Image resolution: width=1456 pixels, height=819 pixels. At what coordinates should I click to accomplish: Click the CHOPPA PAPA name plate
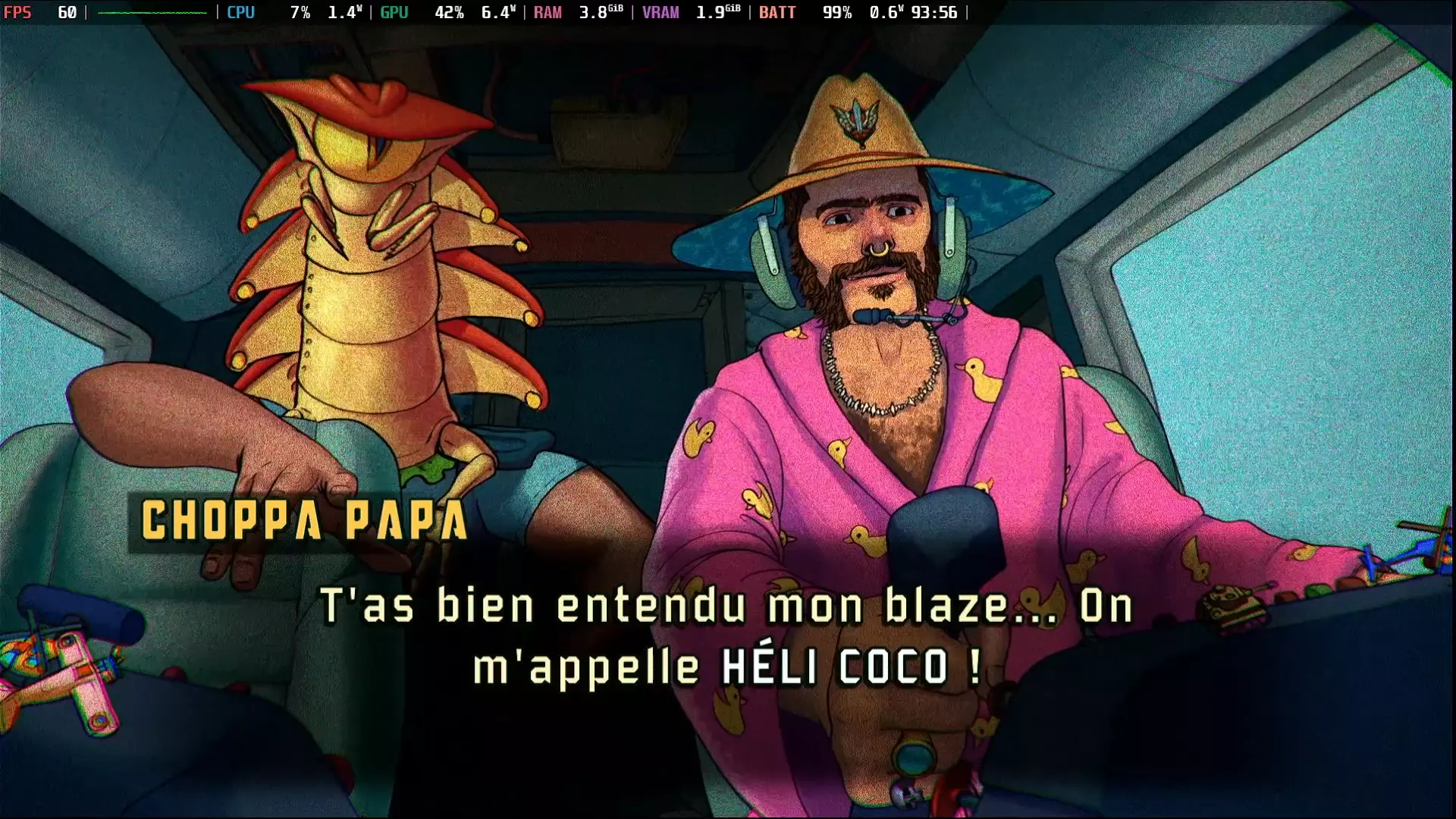[x=303, y=518]
